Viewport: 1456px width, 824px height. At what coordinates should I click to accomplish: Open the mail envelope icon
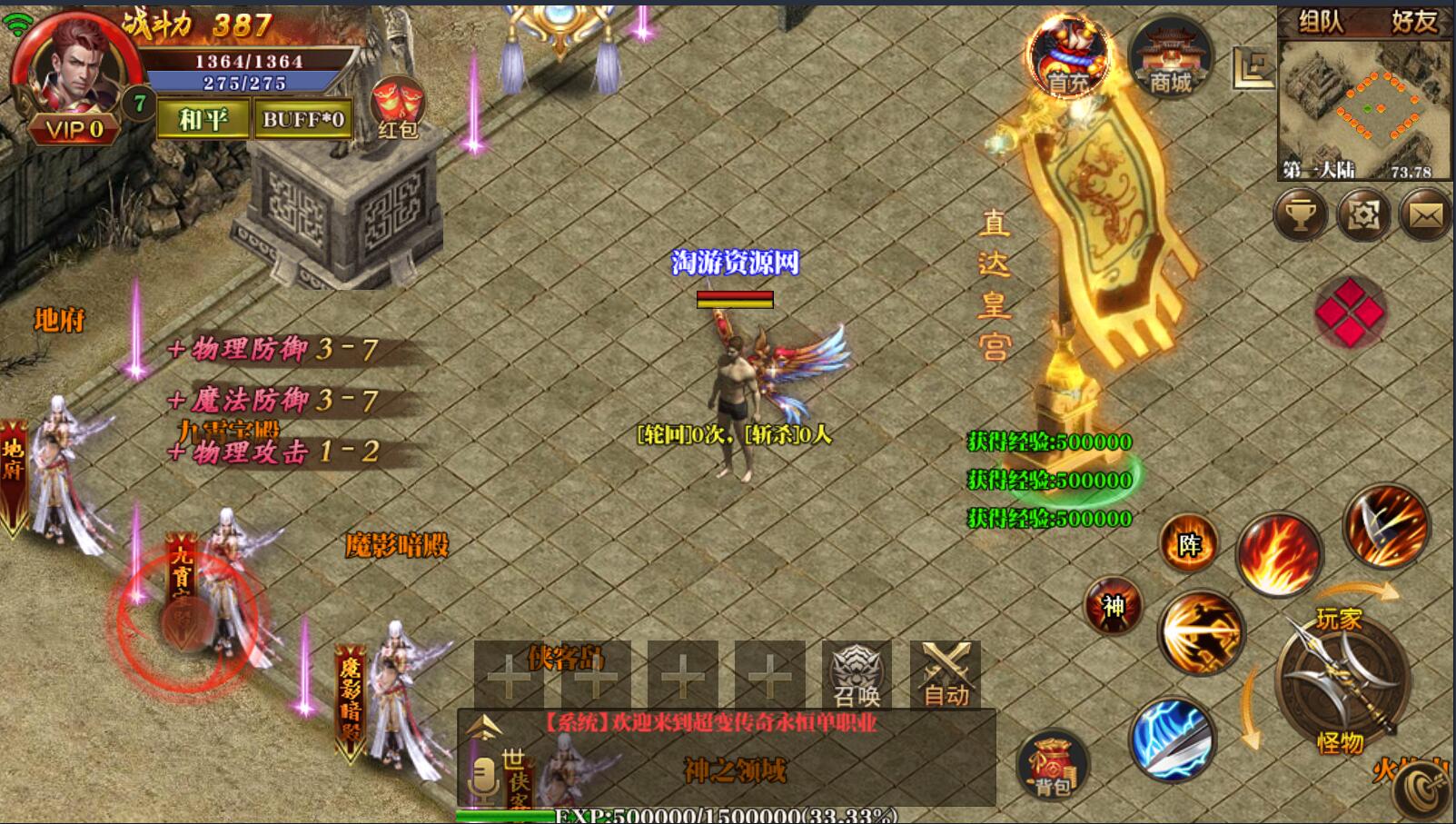pos(1425,216)
